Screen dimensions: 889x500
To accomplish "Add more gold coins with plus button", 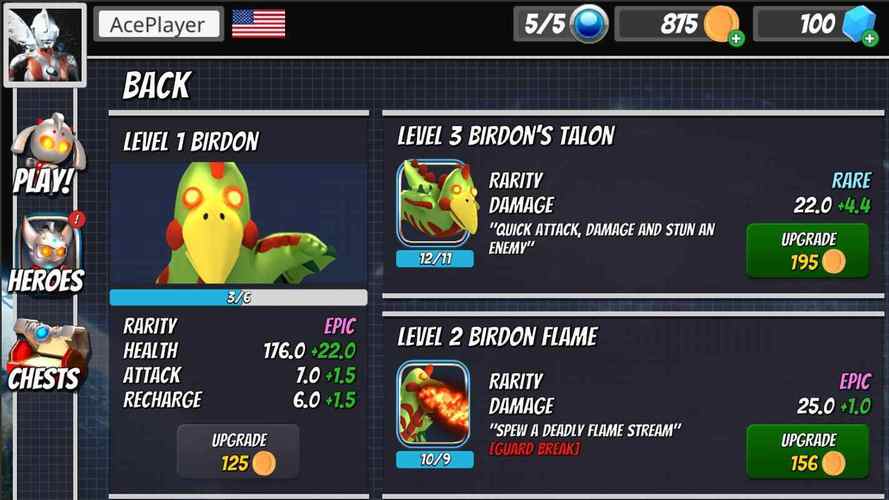I will (736, 39).
